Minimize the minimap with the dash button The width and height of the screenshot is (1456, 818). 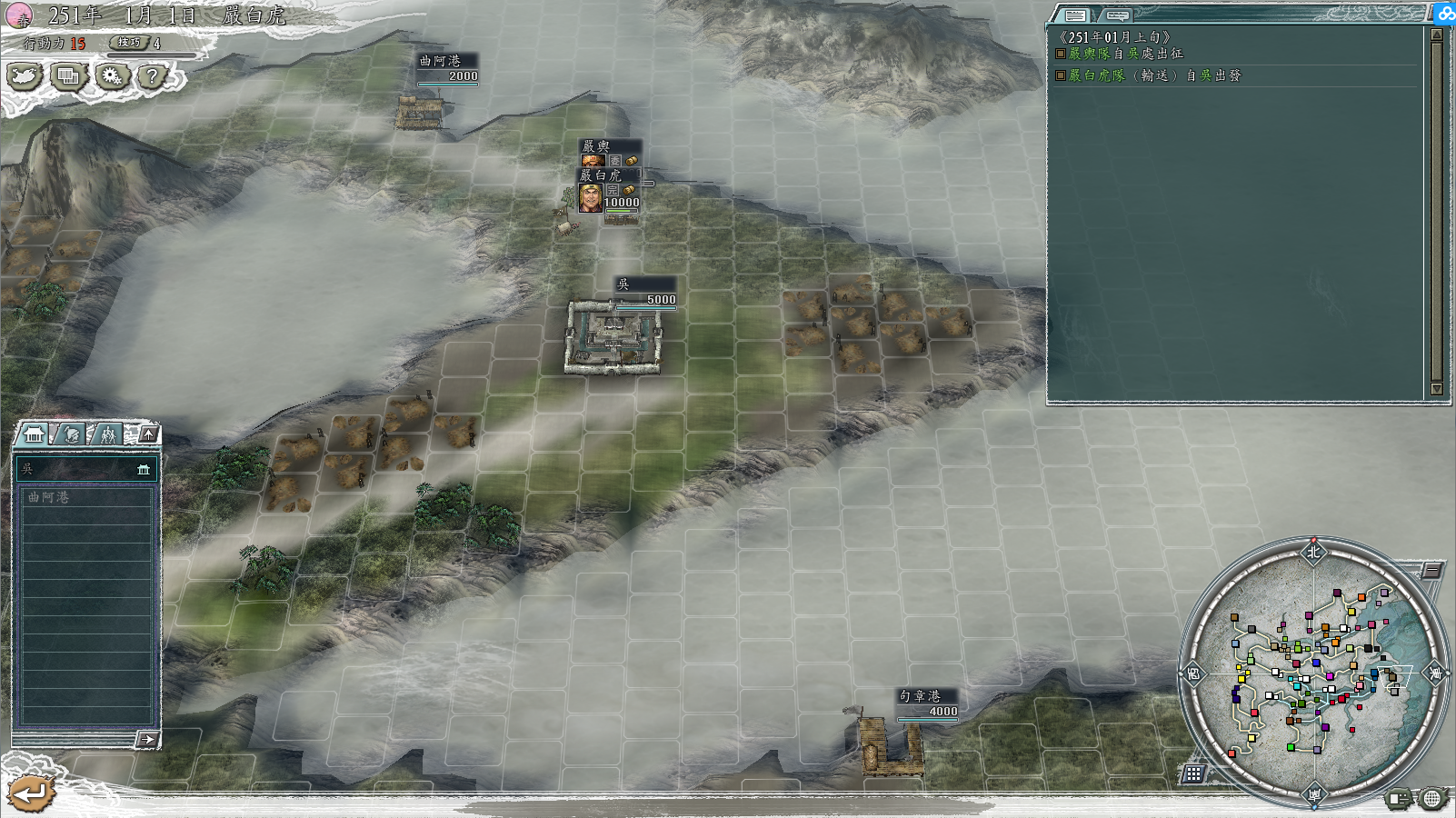1431,570
